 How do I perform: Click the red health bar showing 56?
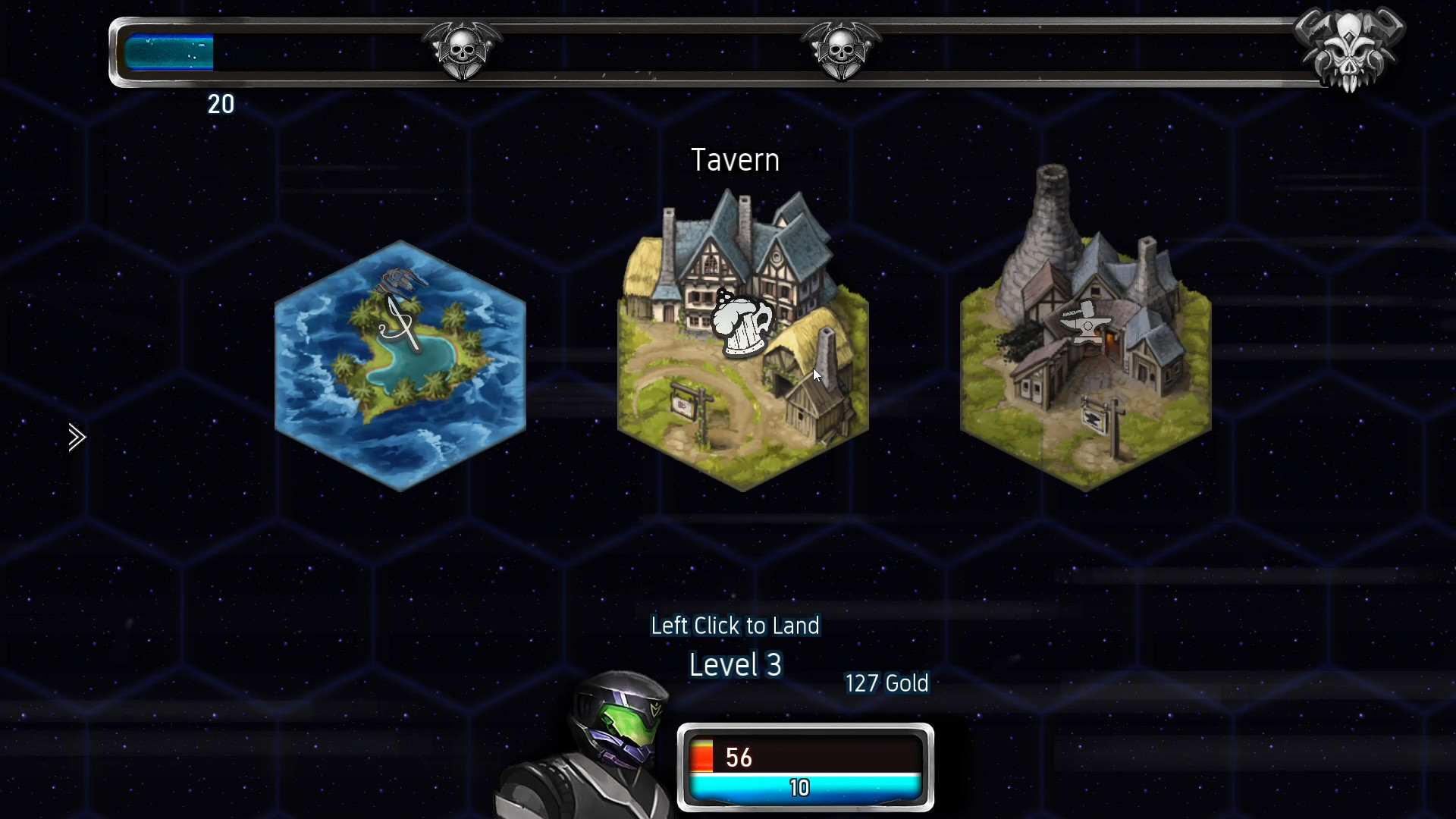click(806, 756)
